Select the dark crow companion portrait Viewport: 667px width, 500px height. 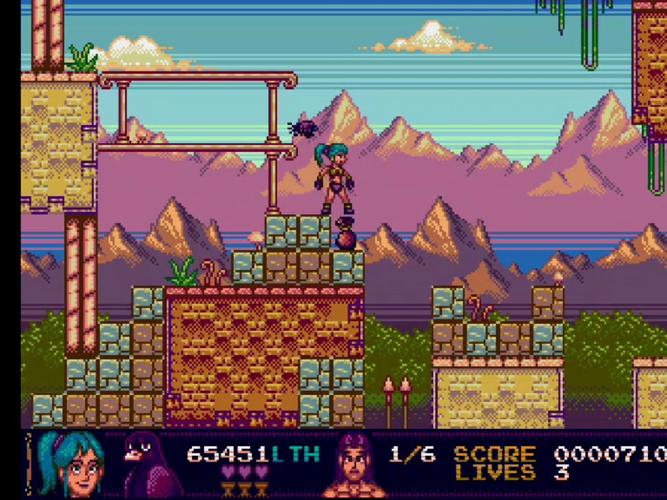(x=146, y=463)
